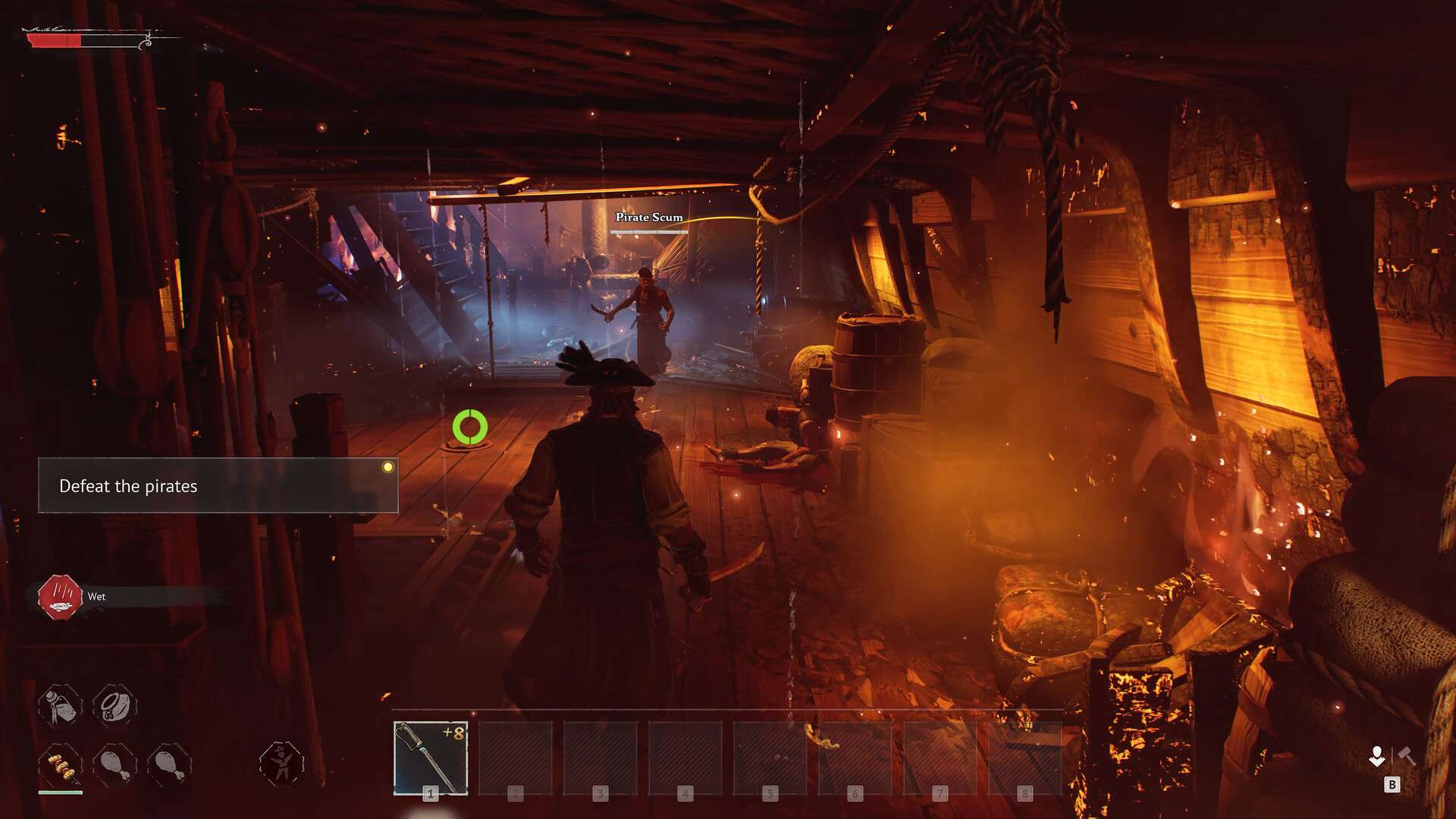This screenshot has height=819, width=1456.
Task: Open the "Defeat the pirates" objective tracker
Action: [218, 486]
